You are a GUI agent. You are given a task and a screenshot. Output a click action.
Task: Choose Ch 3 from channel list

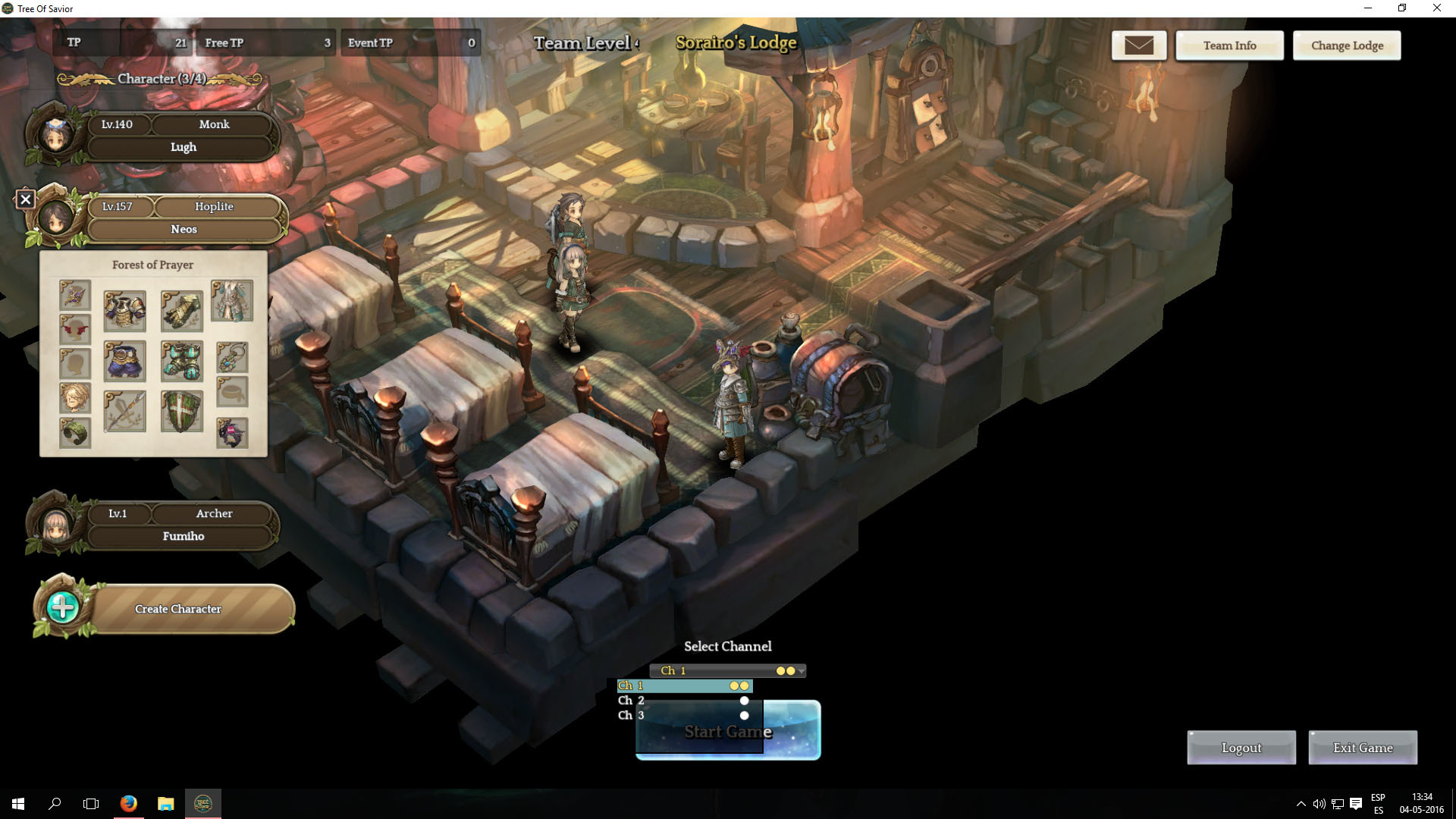pos(682,715)
